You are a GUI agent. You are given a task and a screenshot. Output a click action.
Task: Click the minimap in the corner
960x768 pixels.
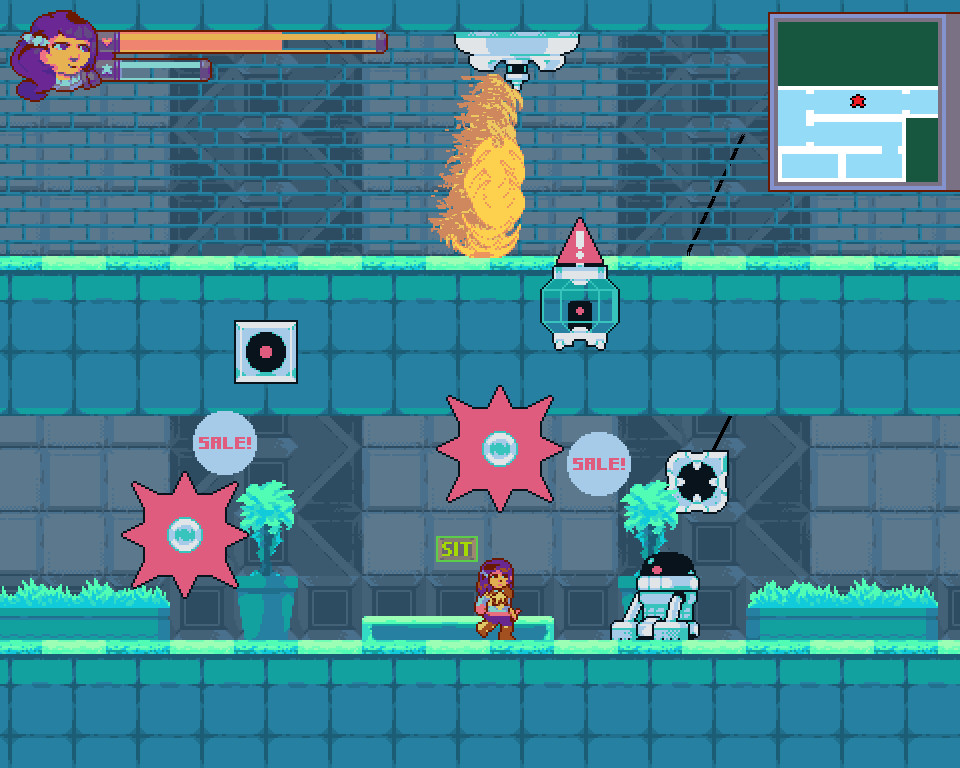tap(857, 101)
